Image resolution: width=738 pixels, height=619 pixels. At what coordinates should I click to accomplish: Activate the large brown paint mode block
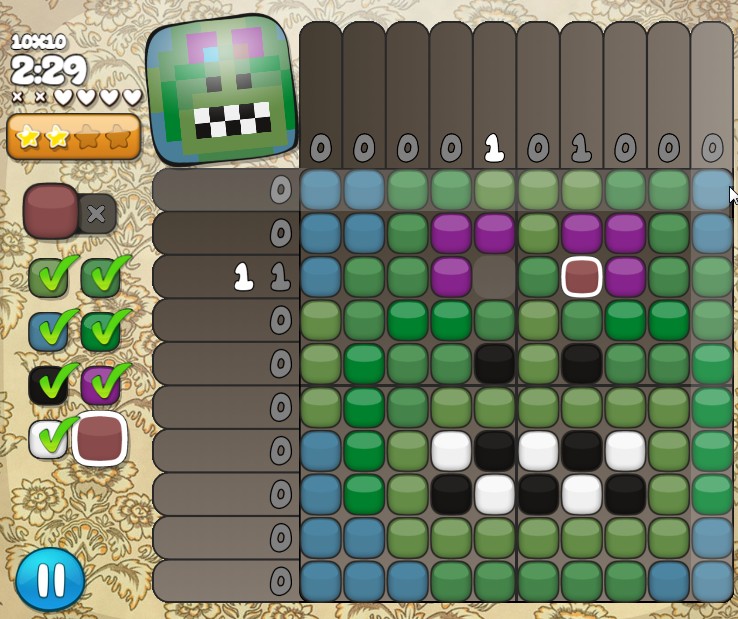[51, 211]
